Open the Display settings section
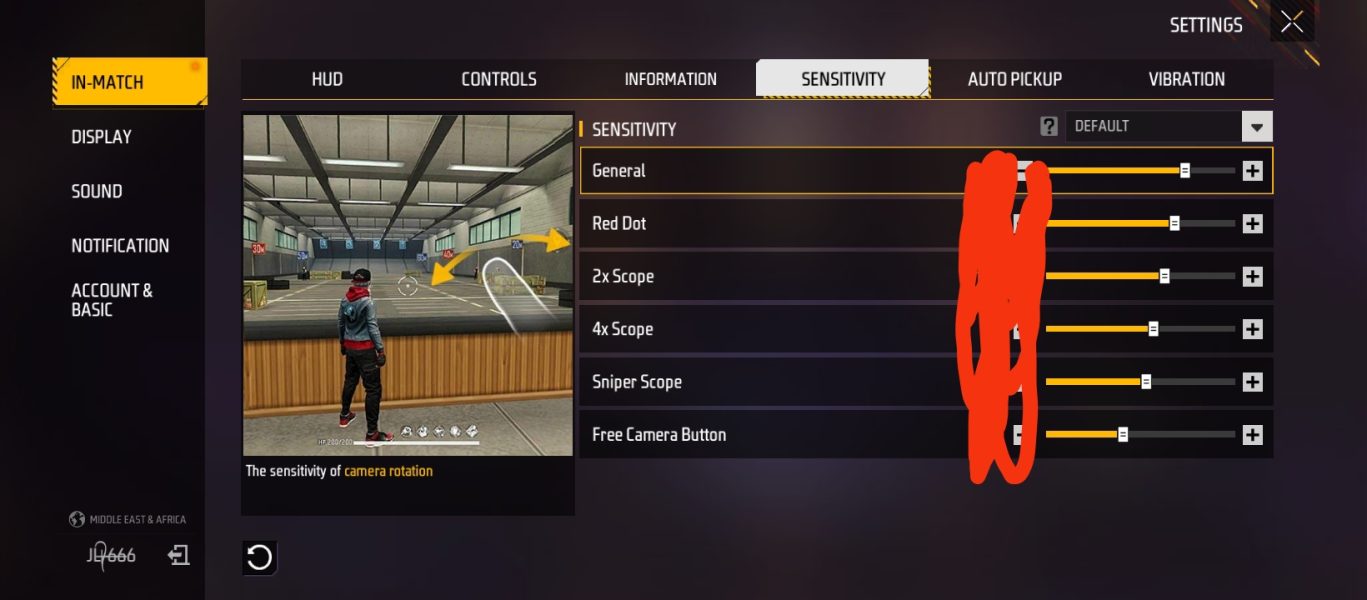The image size is (1367, 600). tap(101, 137)
